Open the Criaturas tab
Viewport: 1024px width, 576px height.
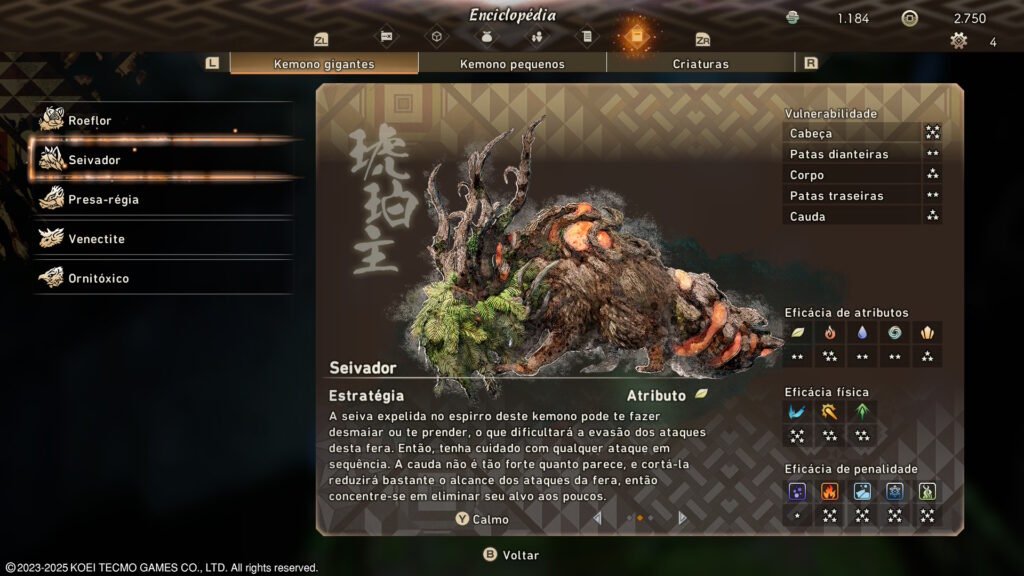[x=700, y=64]
